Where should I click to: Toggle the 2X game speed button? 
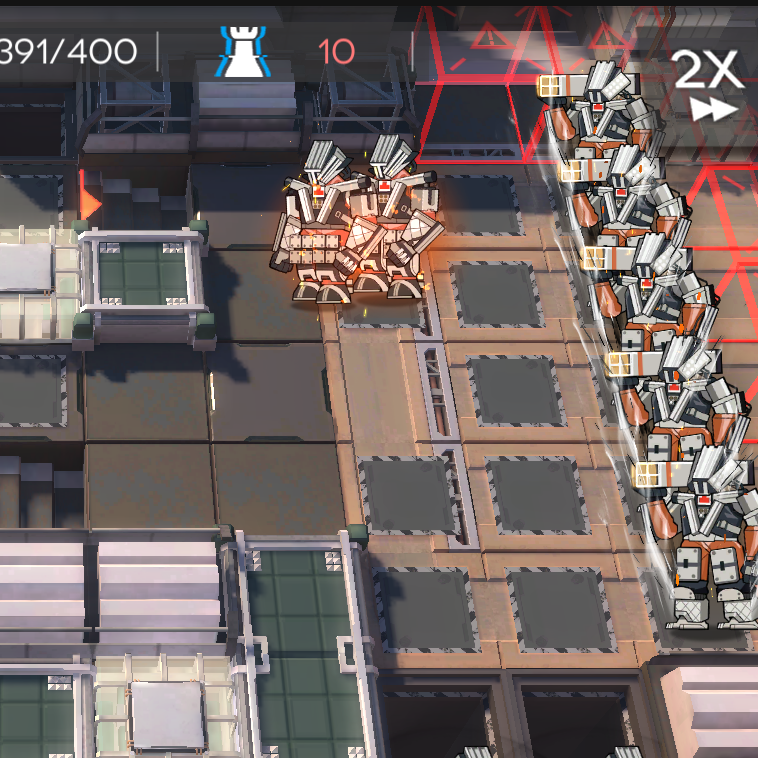(707, 84)
